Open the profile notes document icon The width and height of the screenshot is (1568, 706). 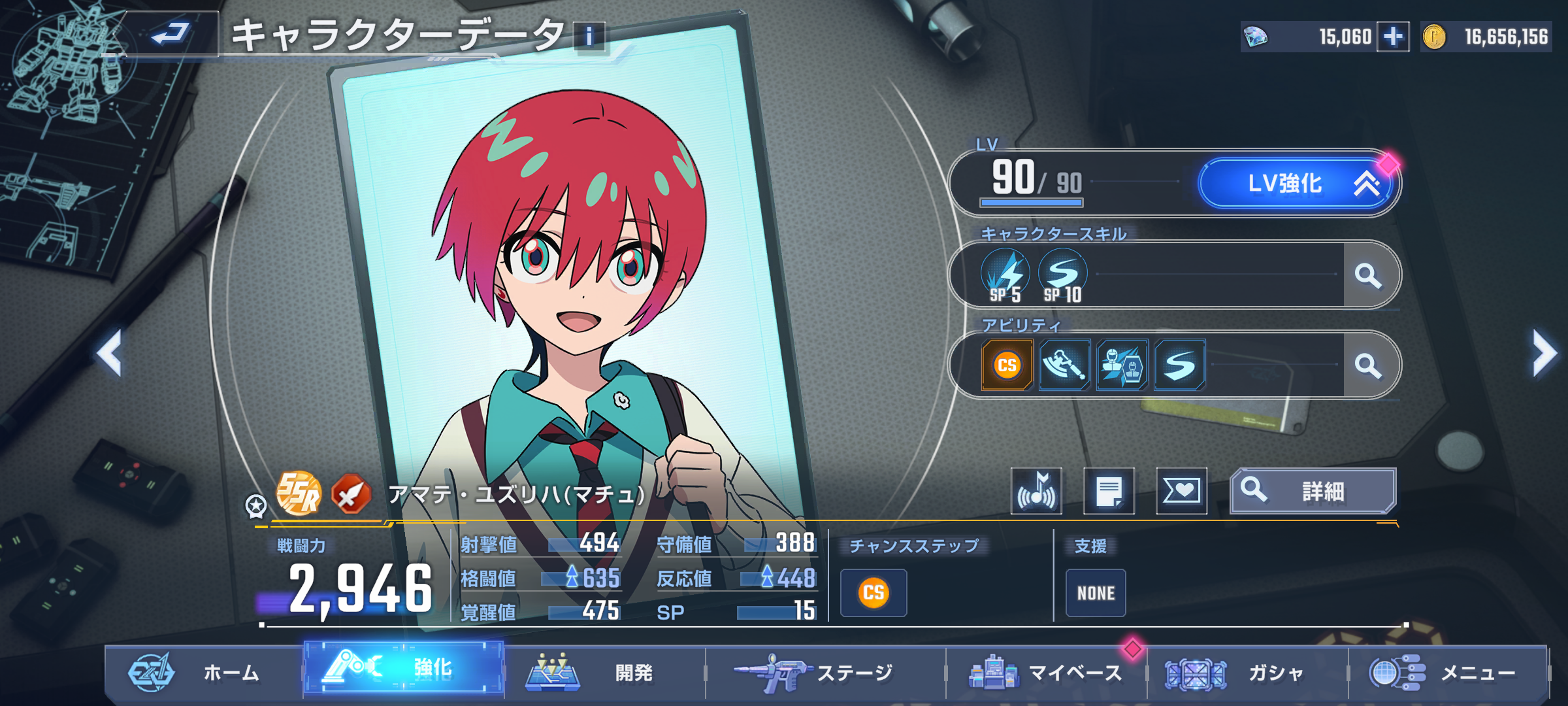(x=1109, y=491)
